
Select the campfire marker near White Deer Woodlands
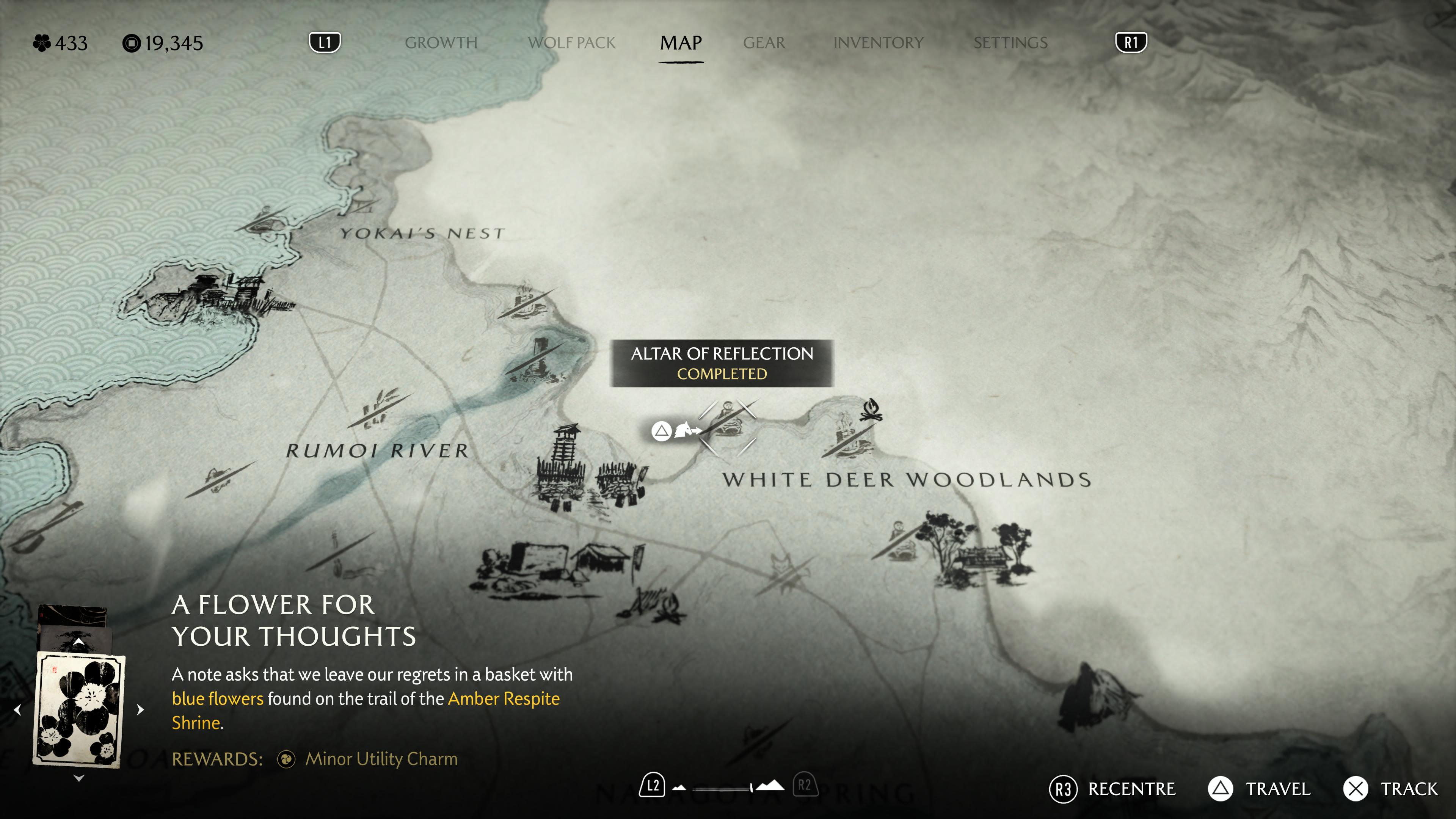[x=871, y=410]
